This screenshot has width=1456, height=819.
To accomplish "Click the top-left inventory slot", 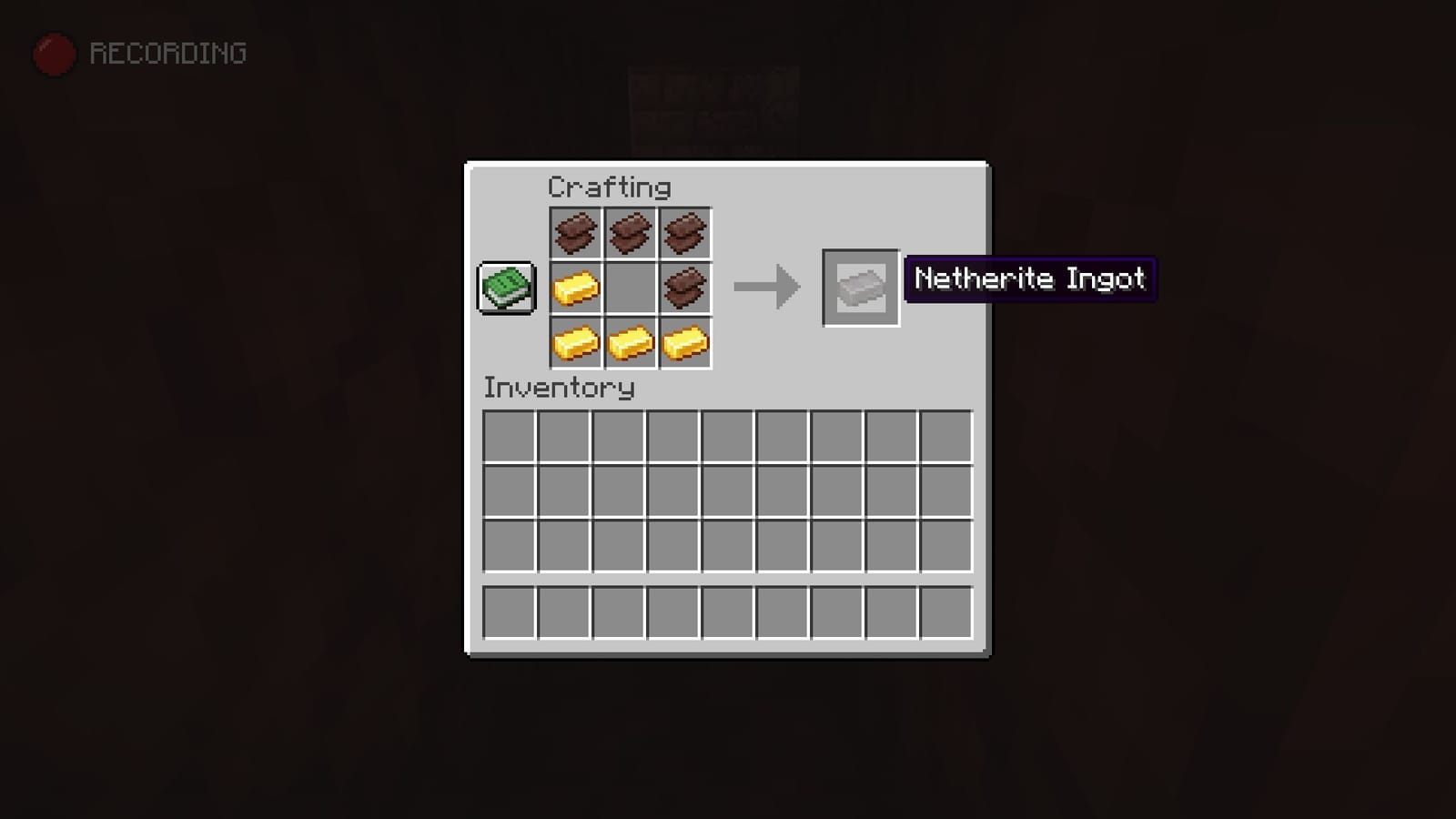I will pyautogui.click(x=511, y=438).
